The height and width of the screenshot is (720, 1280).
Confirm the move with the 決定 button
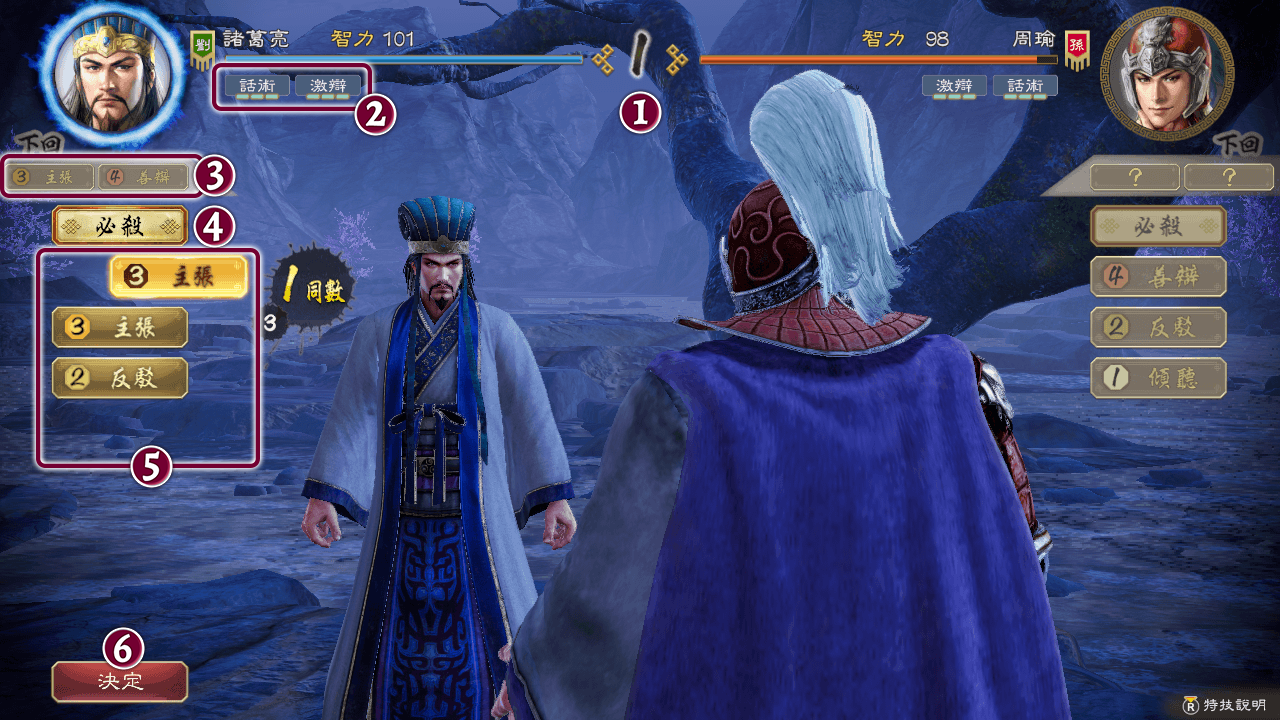click(120, 681)
